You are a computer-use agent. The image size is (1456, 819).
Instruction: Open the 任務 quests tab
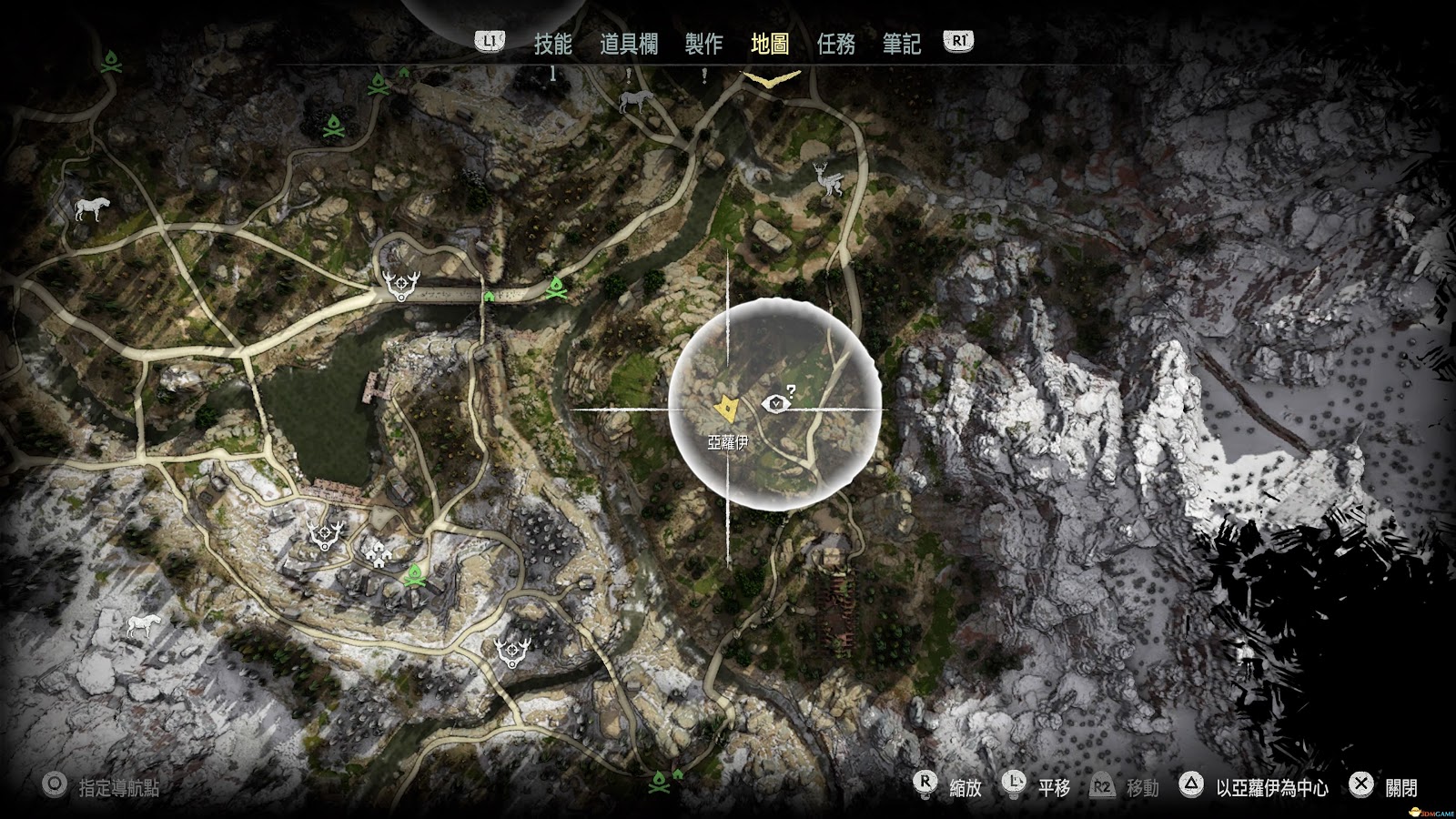[835, 44]
